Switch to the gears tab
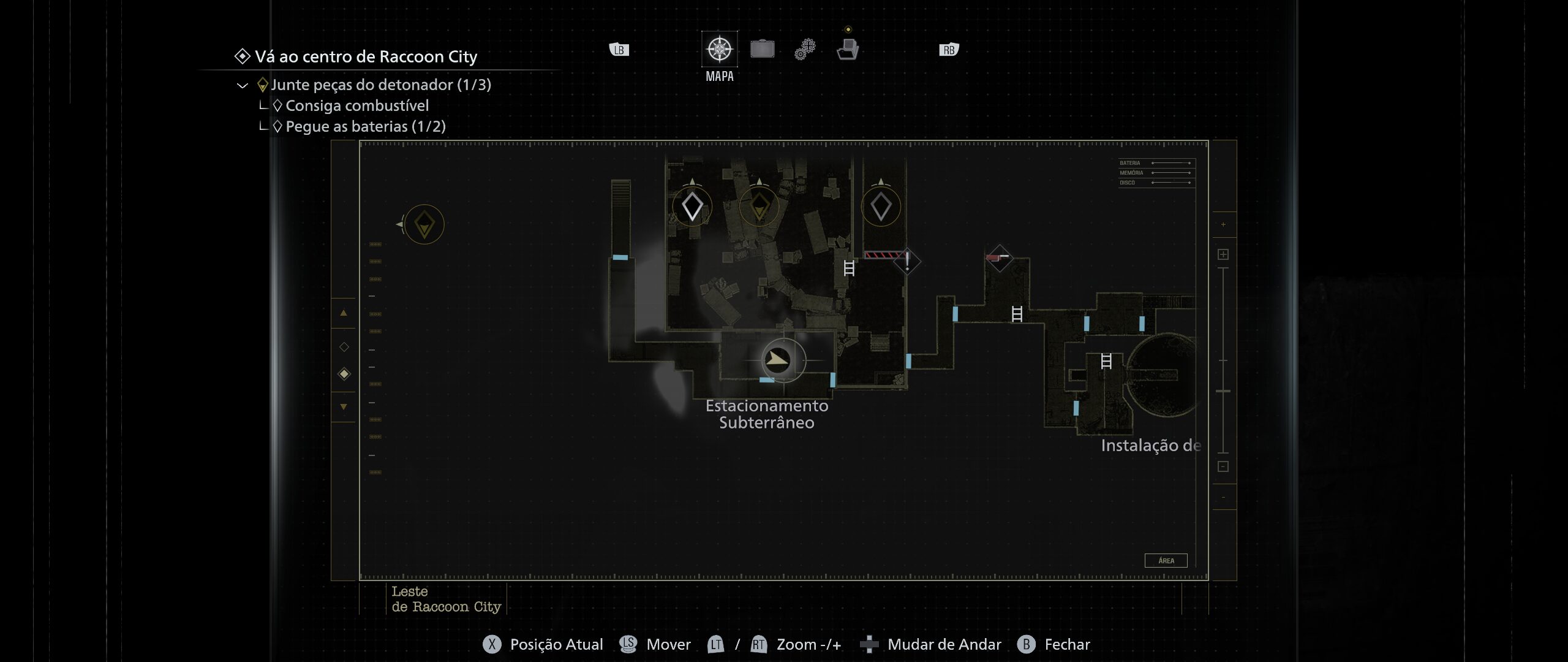1568x662 pixels. 805,49
